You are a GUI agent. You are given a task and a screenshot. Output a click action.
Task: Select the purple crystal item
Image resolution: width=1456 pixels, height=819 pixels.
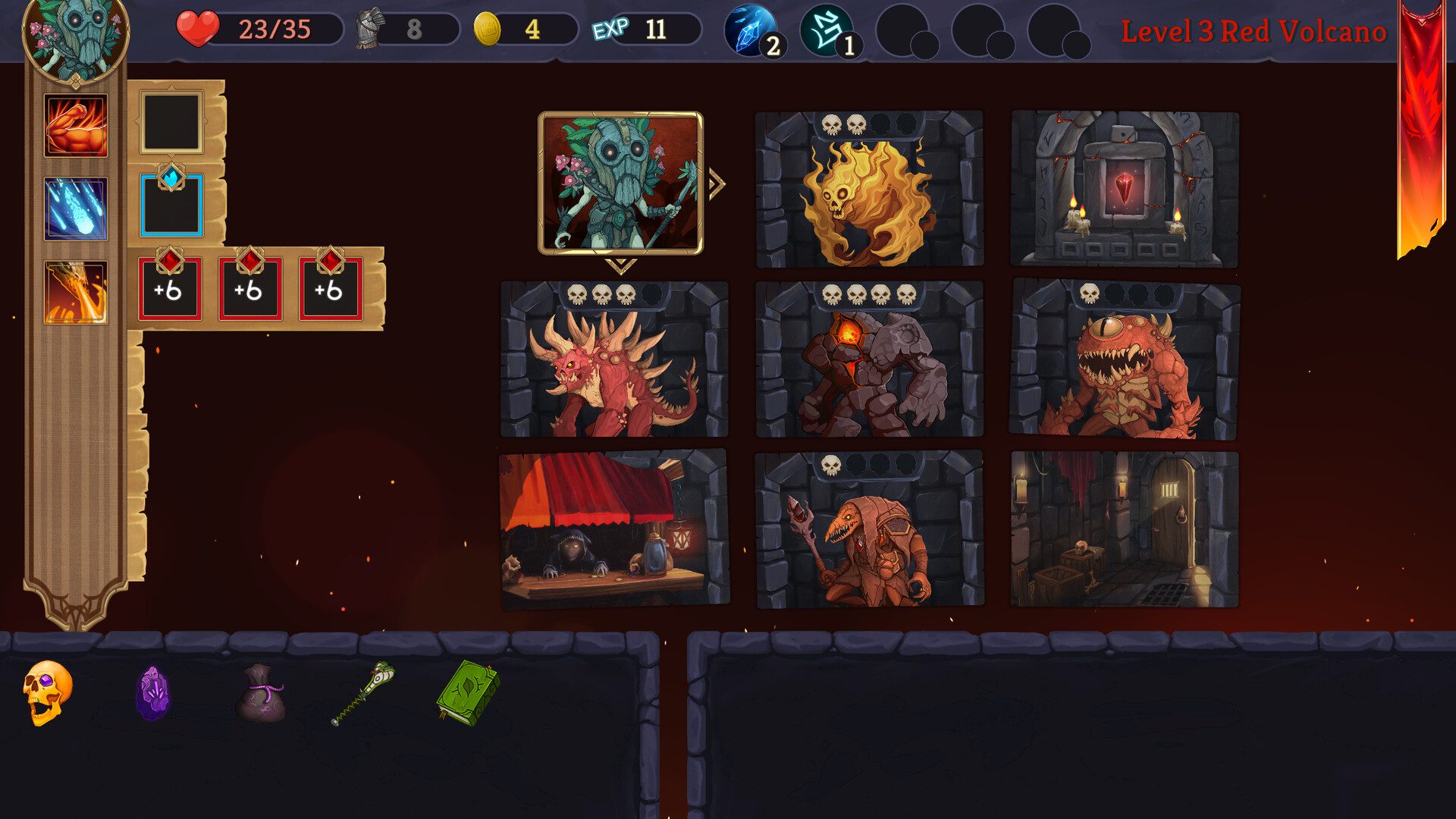coord(152,693)
